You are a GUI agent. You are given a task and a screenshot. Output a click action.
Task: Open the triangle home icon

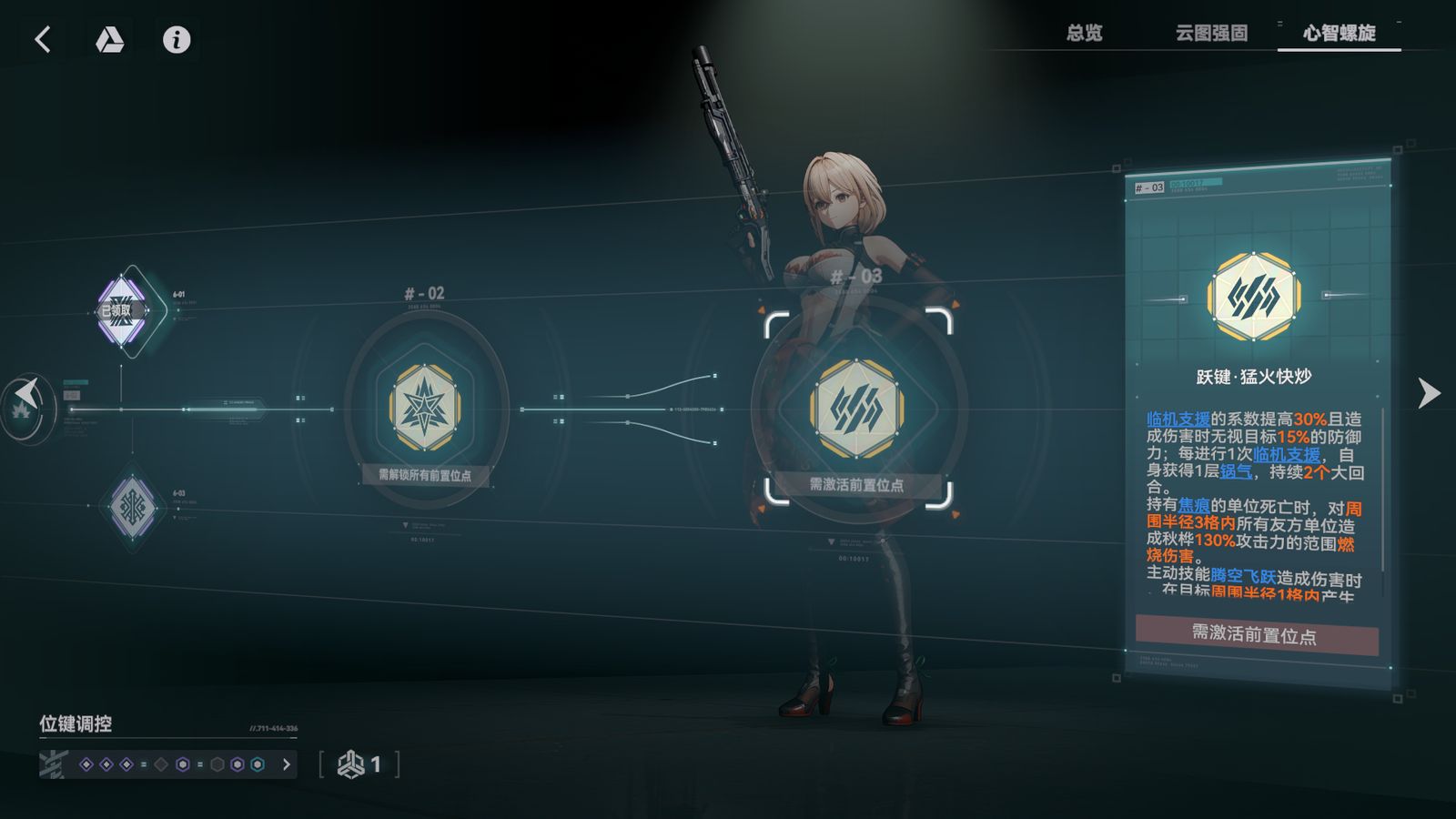click(x=109, y=39)
